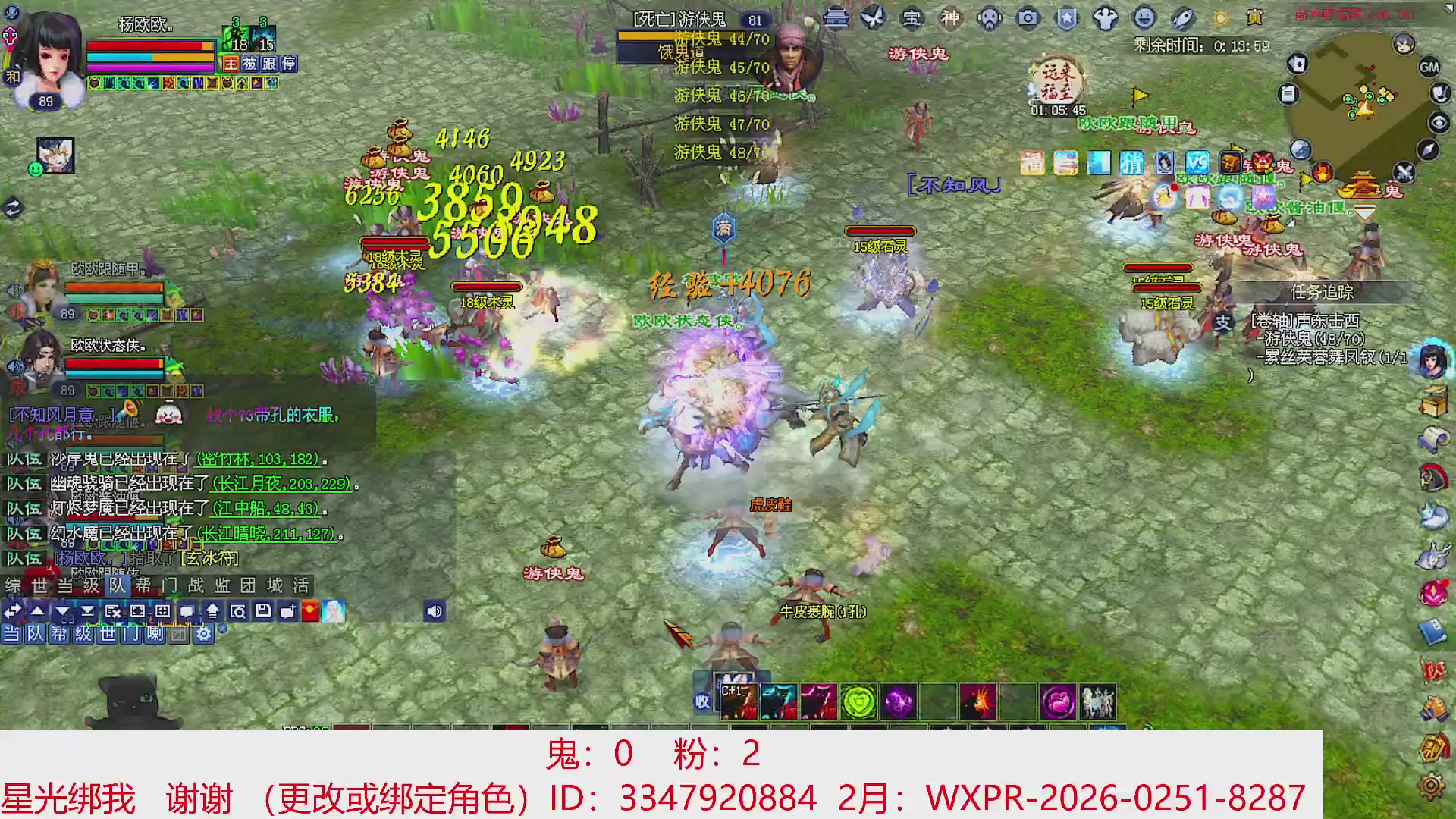Click the GM icon beside the minimap
Screen dimensions: 1456x819
click(1429, 67)
